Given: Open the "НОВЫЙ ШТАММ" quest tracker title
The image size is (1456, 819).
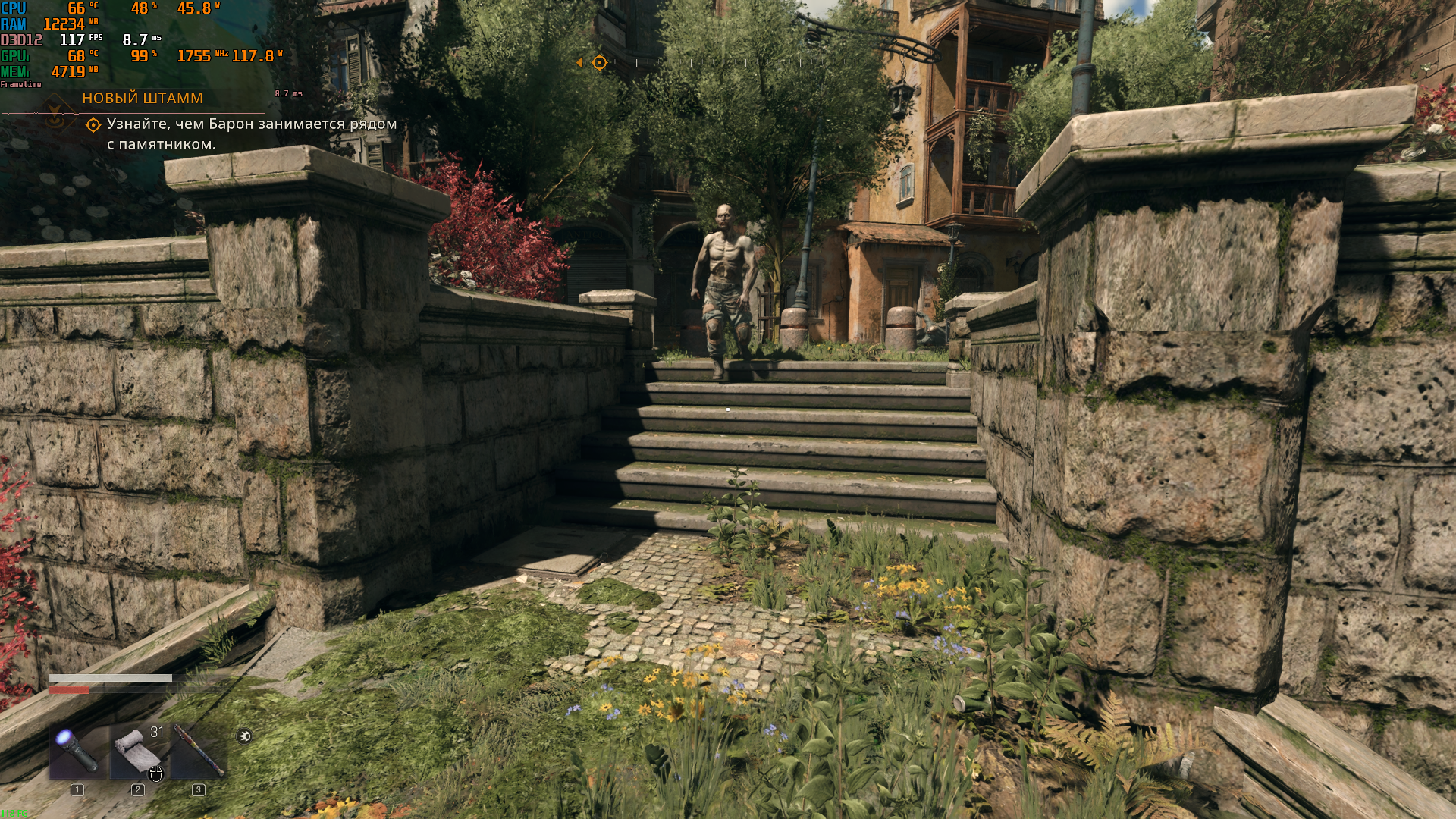Looking at the screenshot, I should click(x=143, y=98).
